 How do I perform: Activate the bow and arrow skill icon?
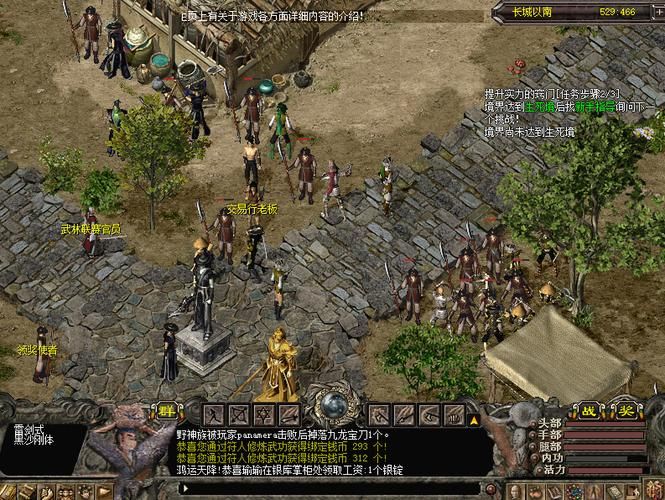(237, 413)
